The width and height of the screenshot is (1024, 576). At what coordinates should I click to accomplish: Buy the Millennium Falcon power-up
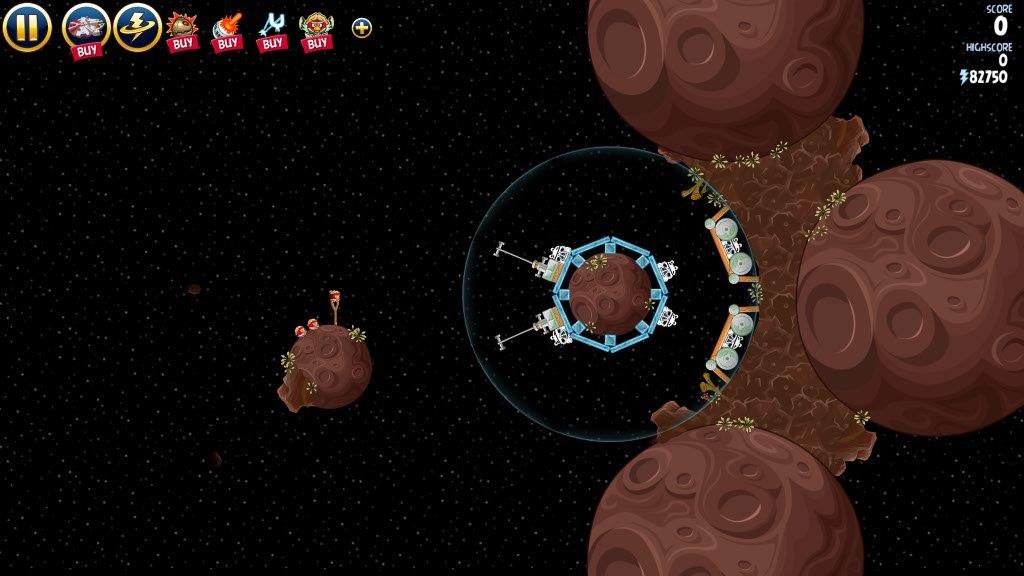(86, 28)
